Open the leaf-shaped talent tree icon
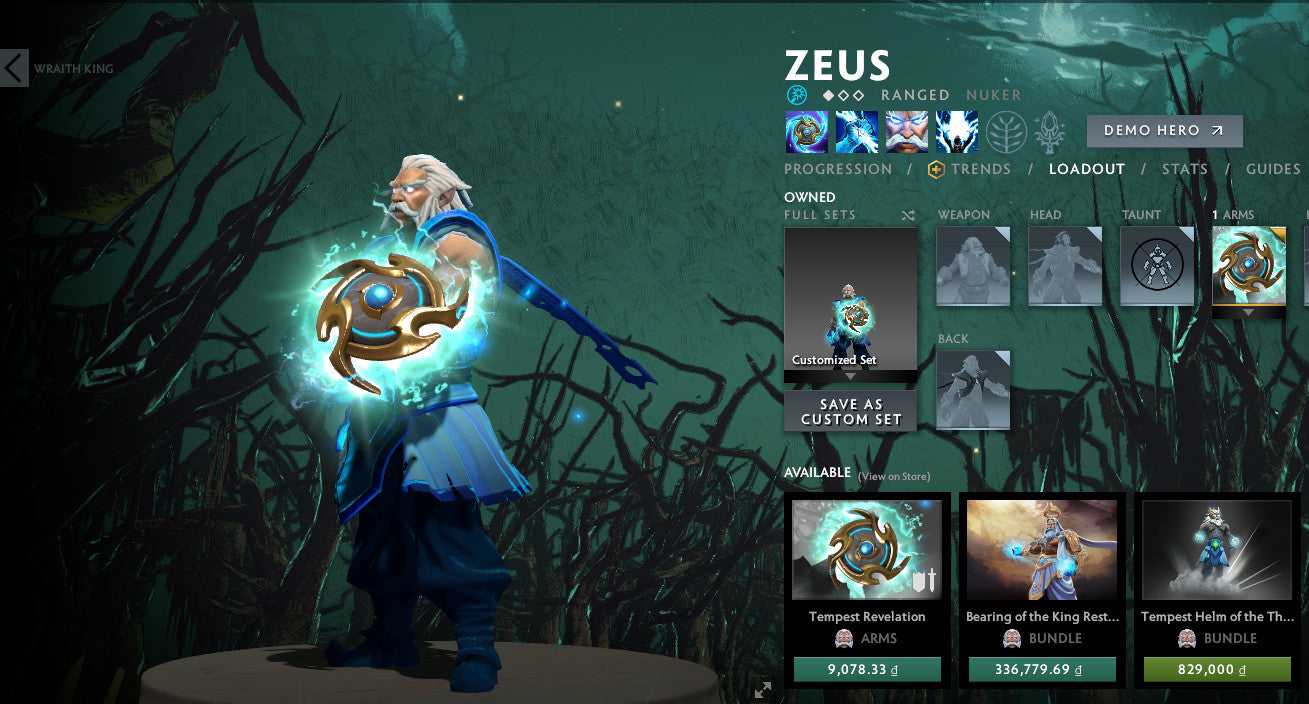Image resolution: width=1309 pixels, height=704 pixels. point(1006,132)
